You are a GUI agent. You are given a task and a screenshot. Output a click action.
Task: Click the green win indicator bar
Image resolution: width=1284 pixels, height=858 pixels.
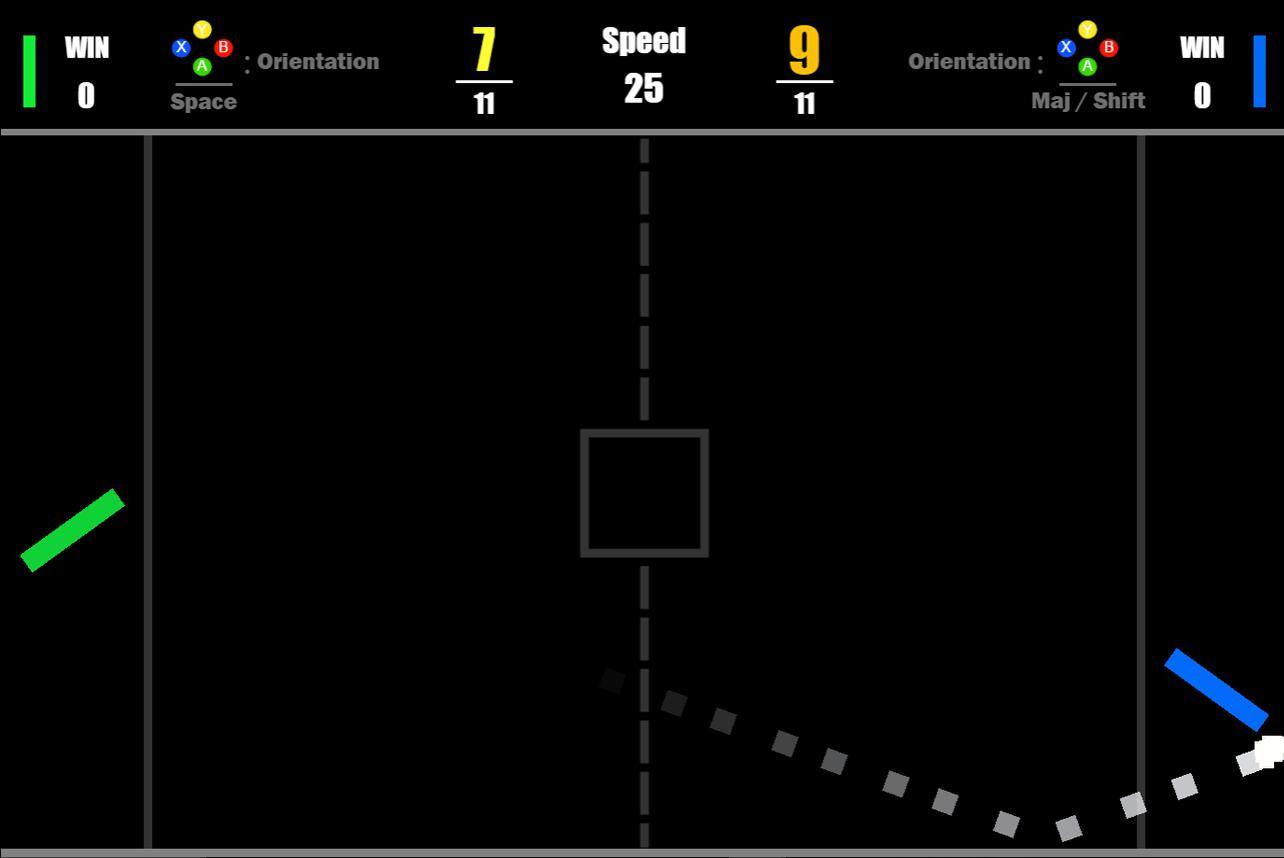(31, 72)
